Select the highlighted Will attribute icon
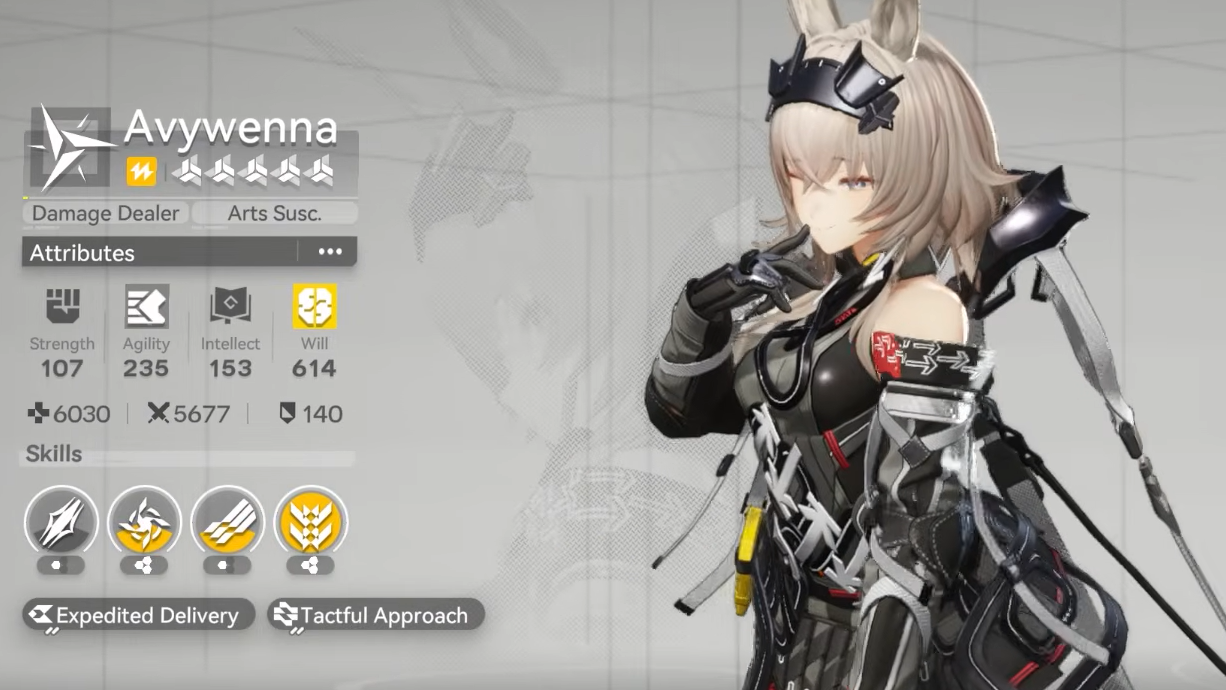Viewport: 1226px width, 690px height. pos(314,307)
